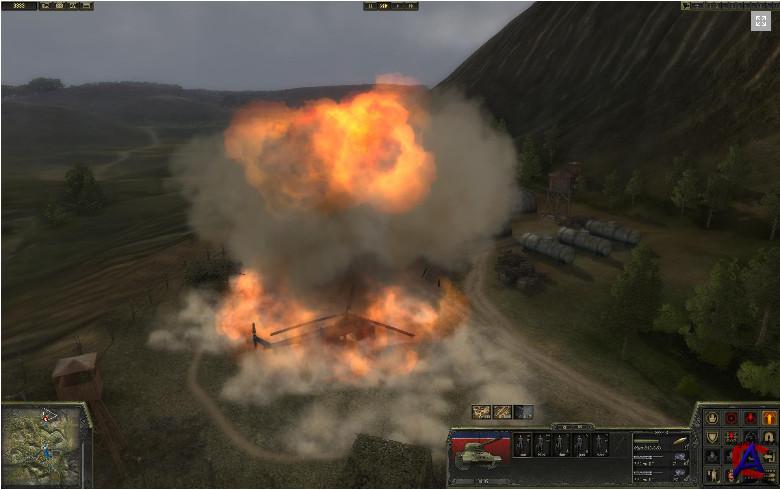
Task: Click the pause button in the speed controls
Action: (x=372, y=6)
